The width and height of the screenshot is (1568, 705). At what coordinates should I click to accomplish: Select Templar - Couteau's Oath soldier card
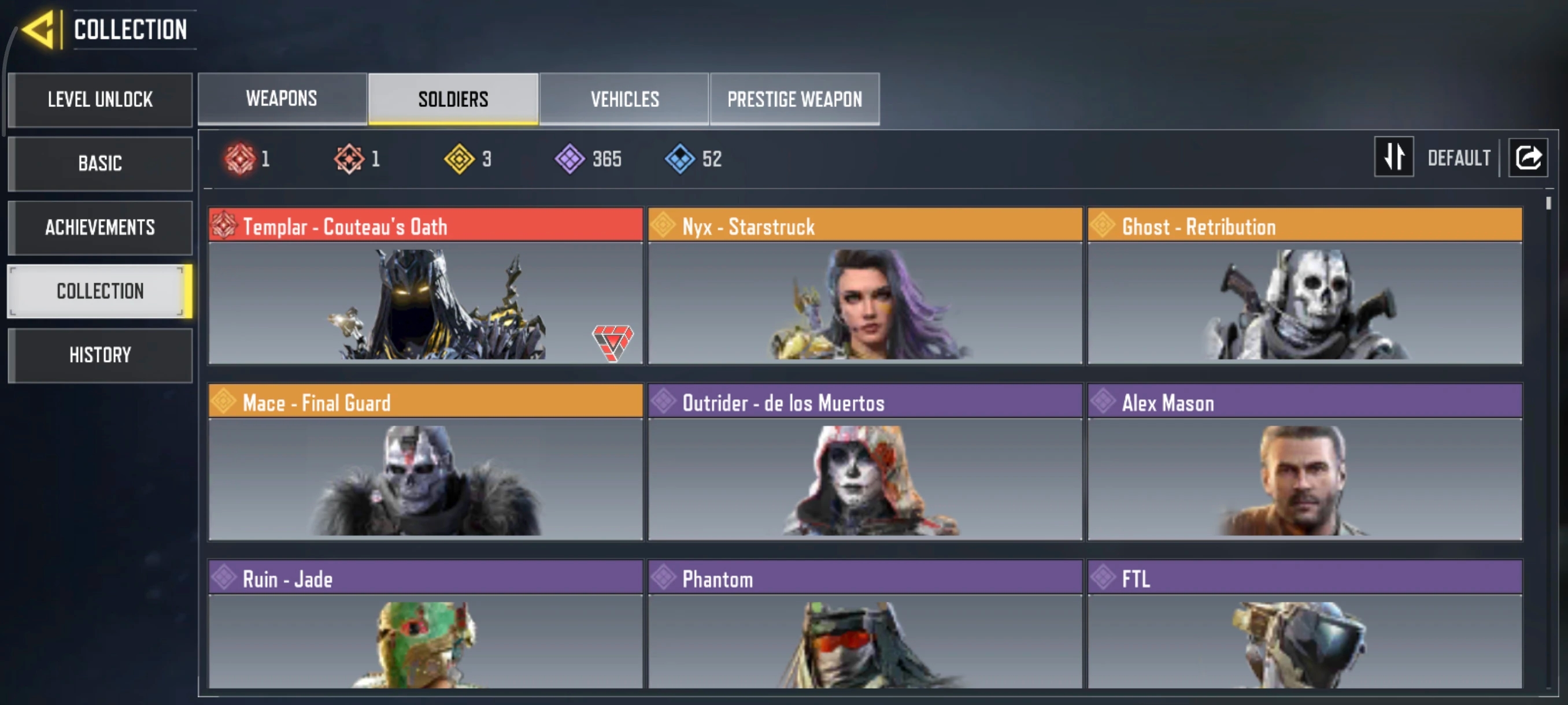(426, 286)
